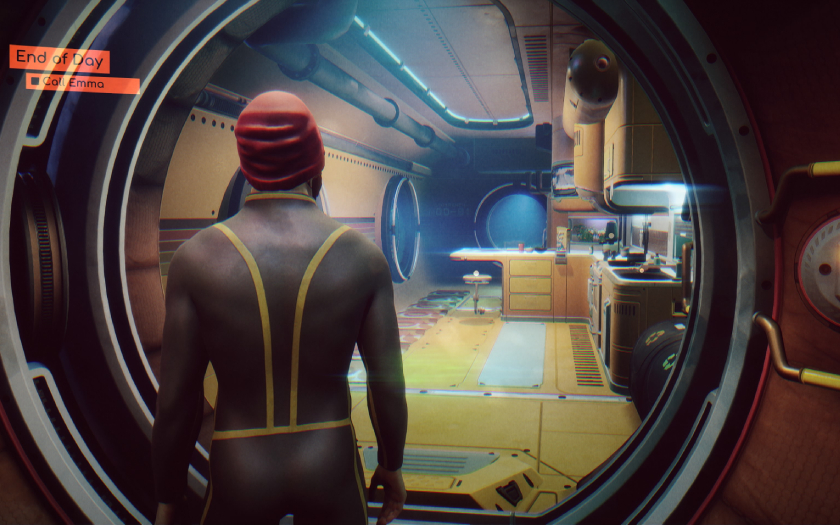The image size is (840, 525).
Task: Click the Call Emma objective entry
Action: click(x=82, y=83)
